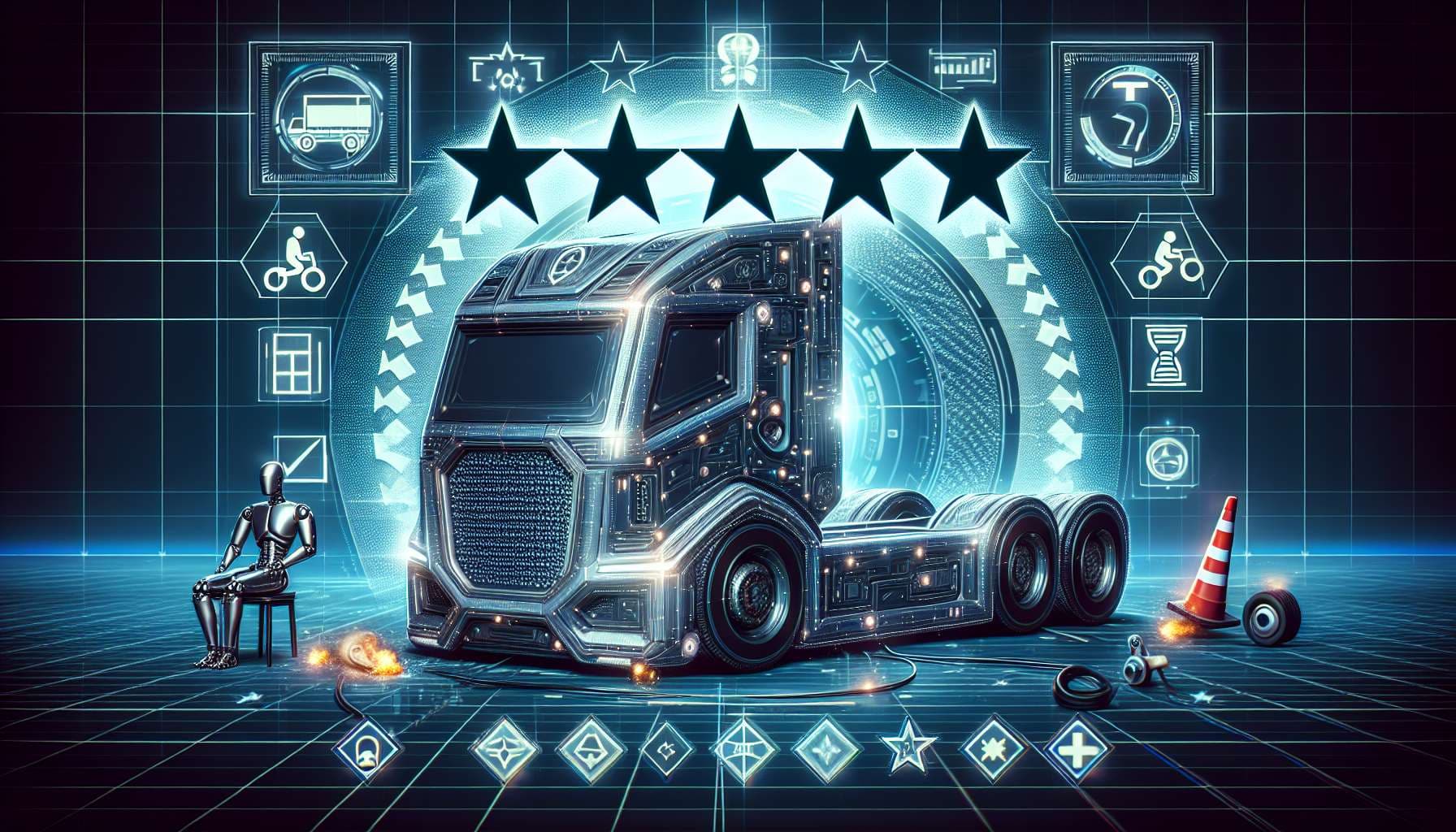The image size is (1456, 832).
Task: Click the checkmark box icon
Action: 299,458
